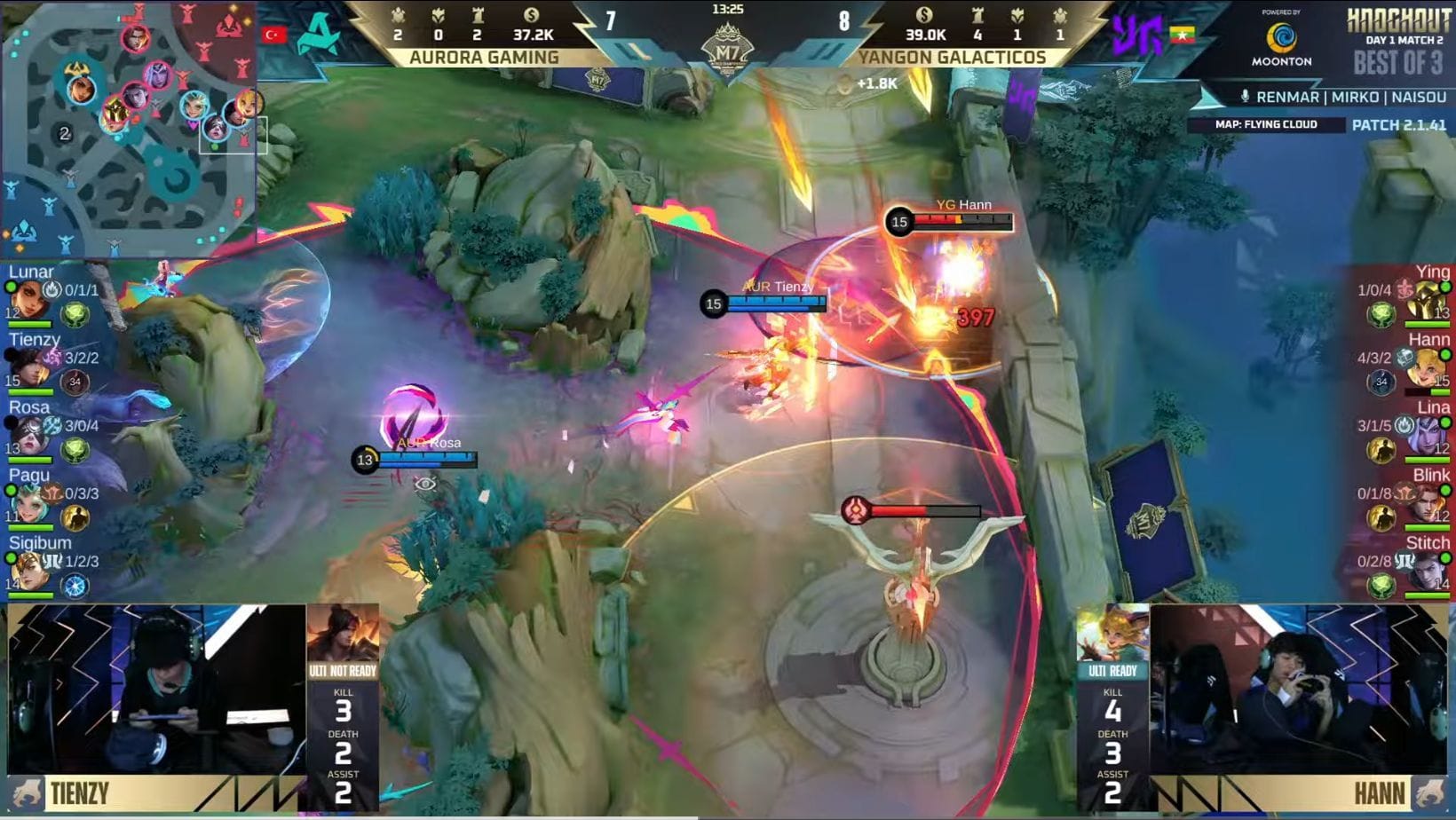Image resolution: width=1456 pixels, height=820 pixels.
Task: Toggle Hann's ULTI READY indicator
Action: tap(1113, 671)
